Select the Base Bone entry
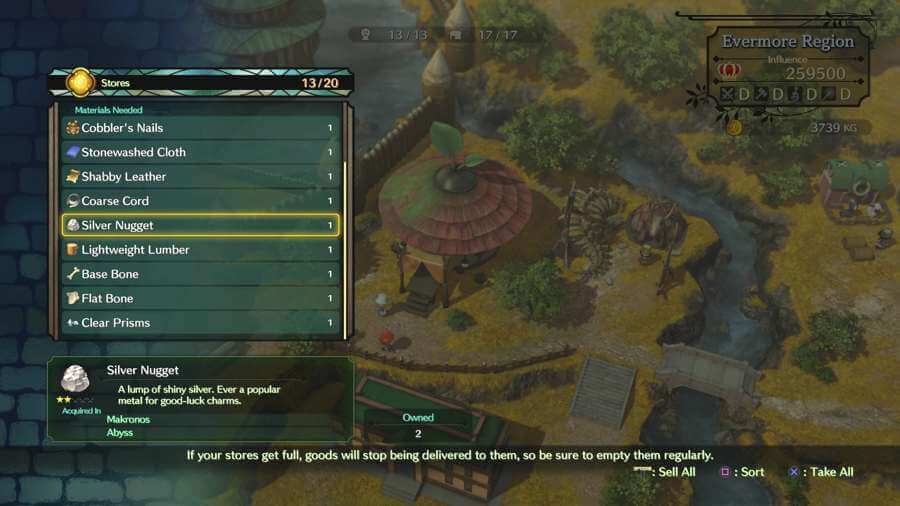900x506 pixels. (x=200, y=274)
